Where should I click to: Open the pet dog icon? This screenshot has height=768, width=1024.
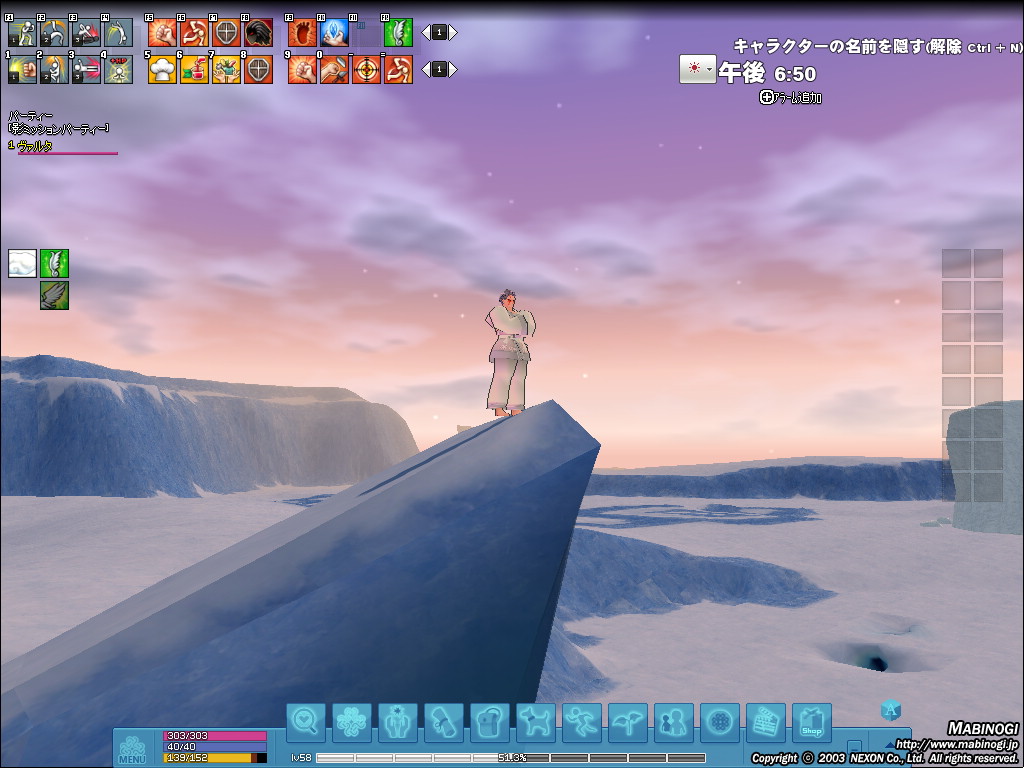click(x=536, y=722)
